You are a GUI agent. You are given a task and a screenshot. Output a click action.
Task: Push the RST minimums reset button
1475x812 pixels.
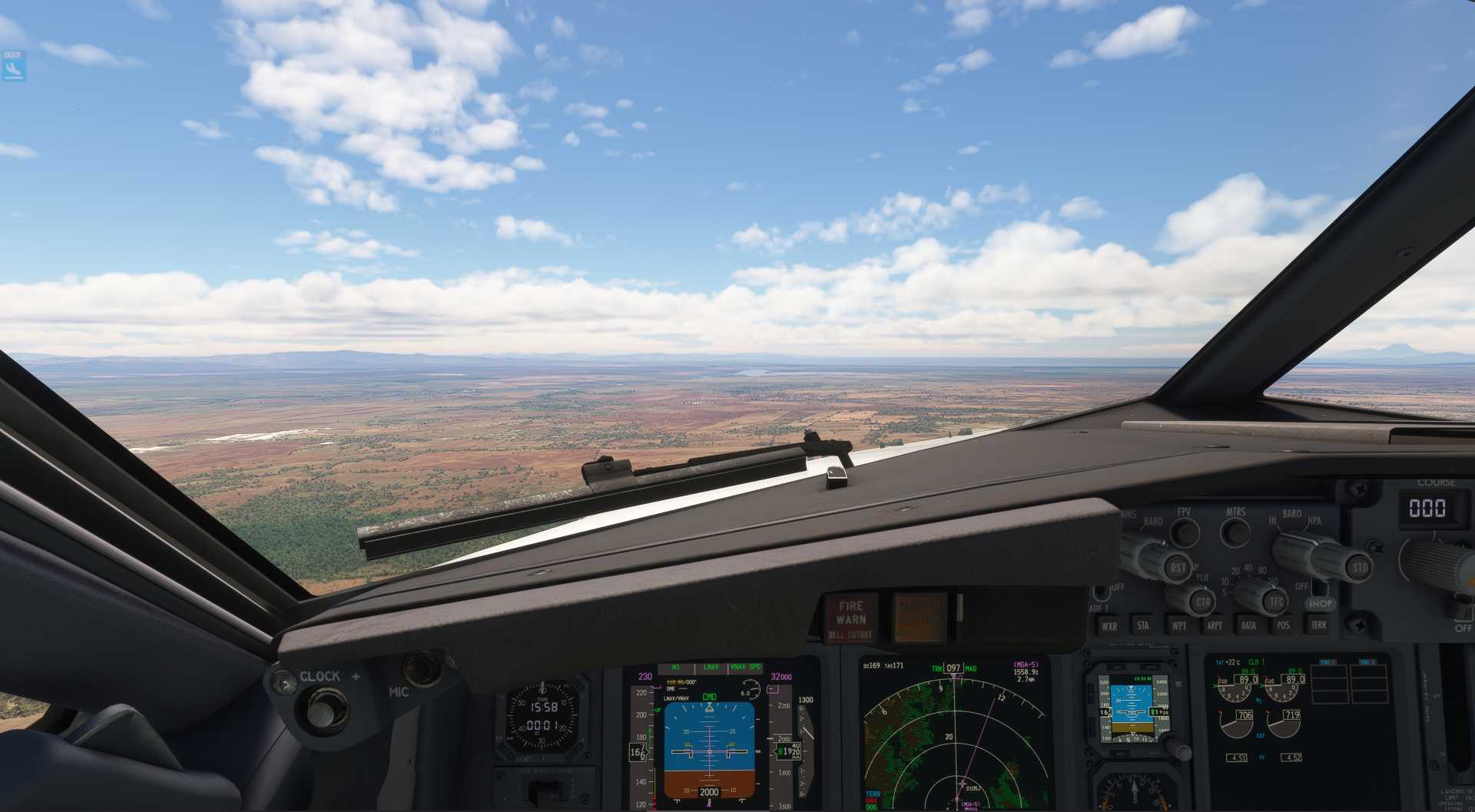coord(1177,568)
